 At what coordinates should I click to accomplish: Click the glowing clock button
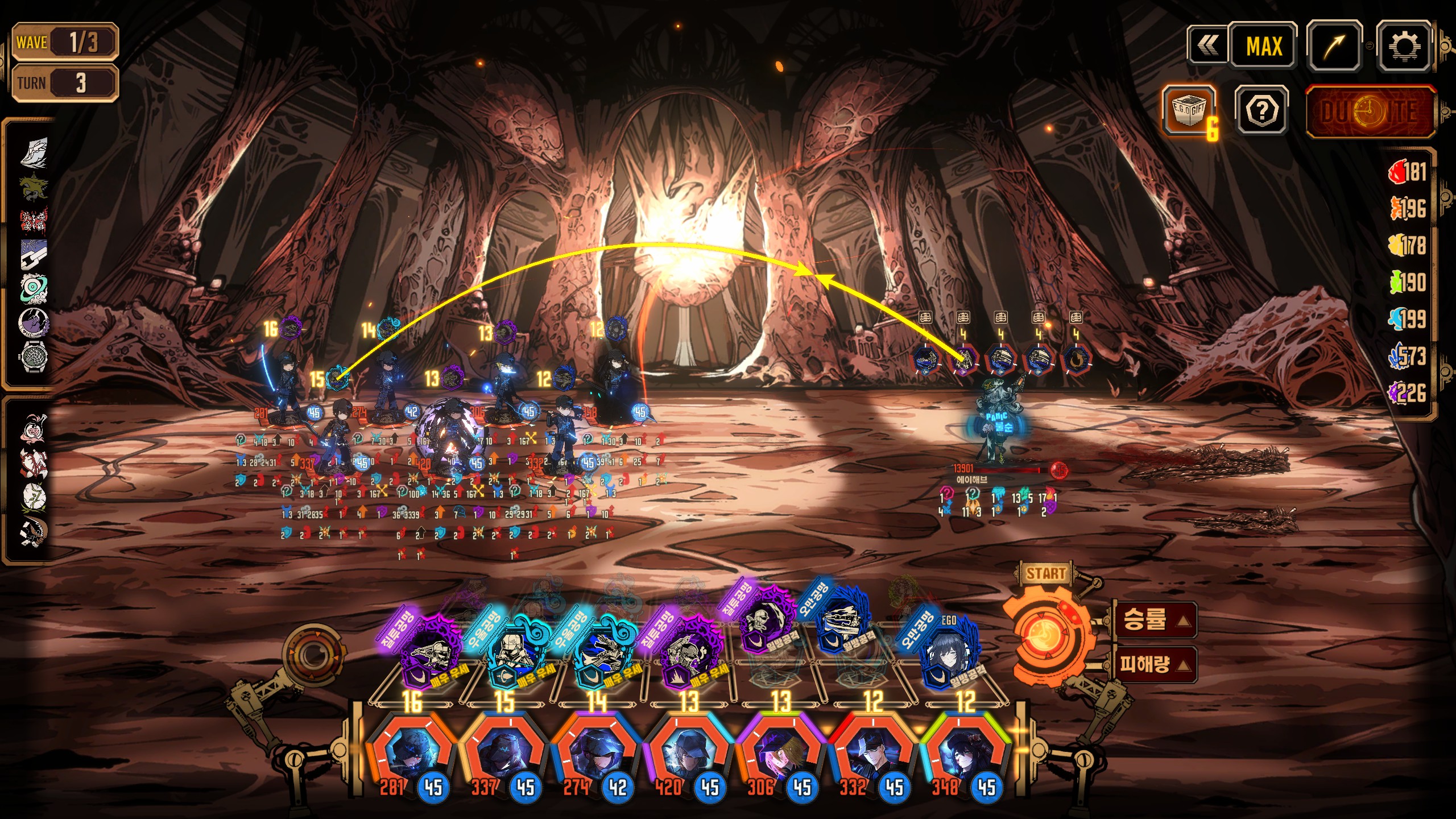[1370, 111]
